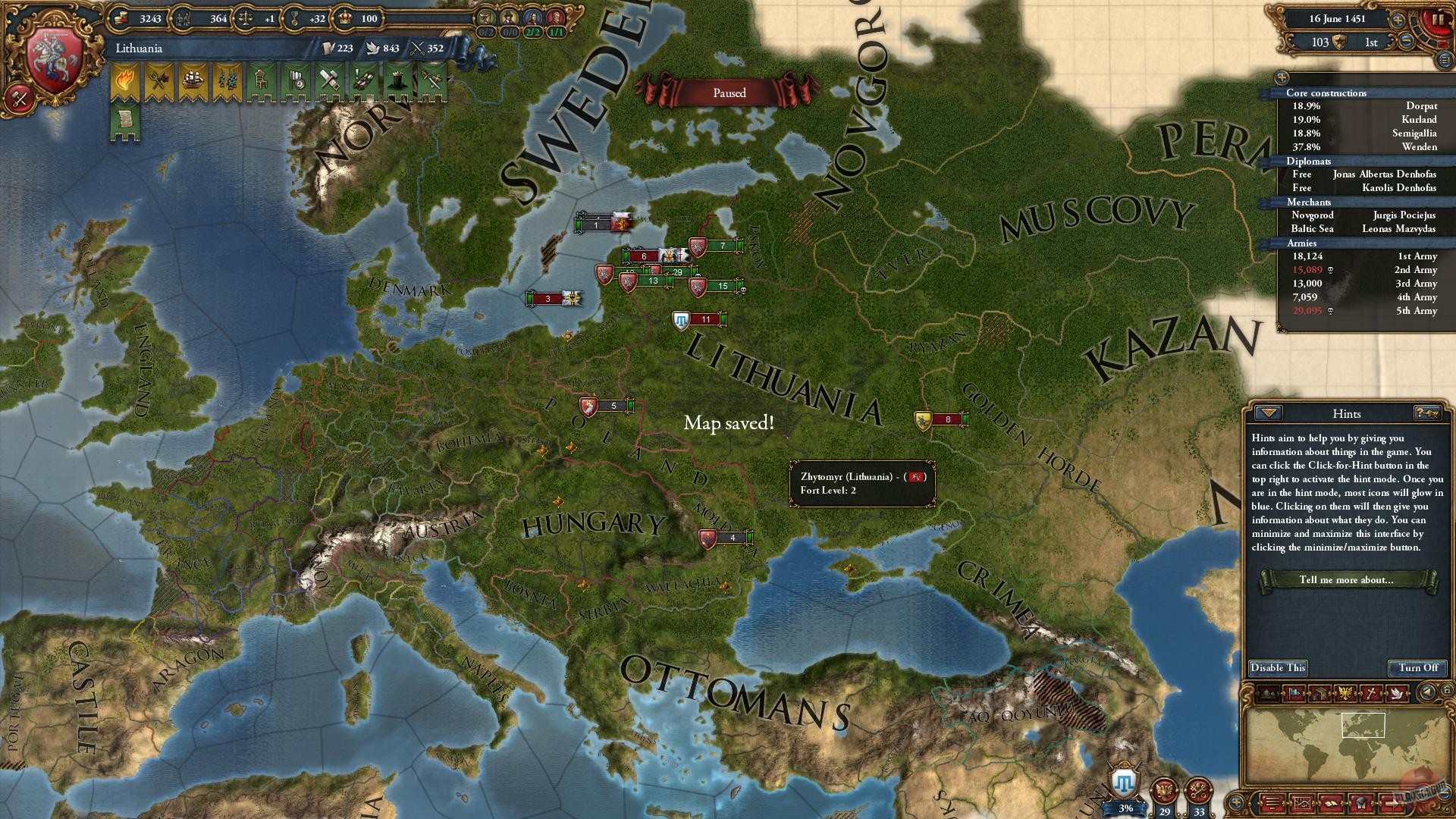This screenshot has width=1456, height=819.
Task: Click the Disable This button
Action: 1278,668
